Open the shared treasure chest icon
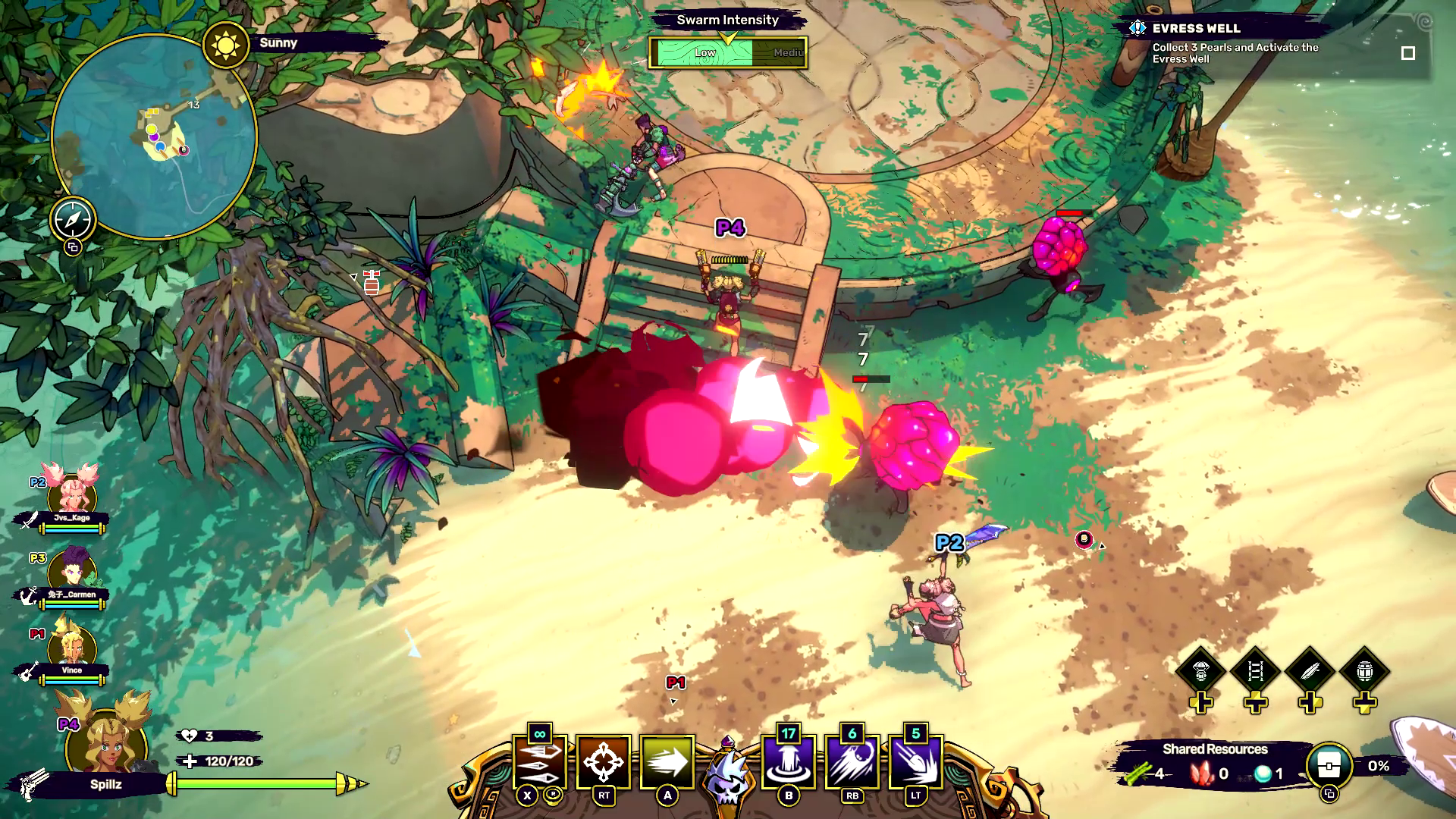The height and width of the screenshot is (819, 1456). pyautogui.click(x=1329, y=767)
